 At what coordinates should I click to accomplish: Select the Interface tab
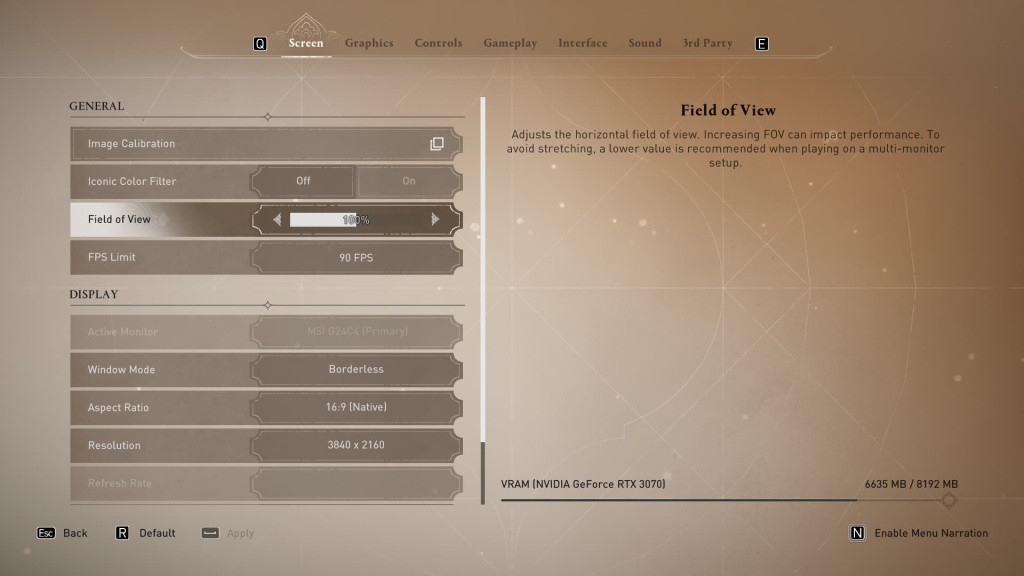coord(583,43)
